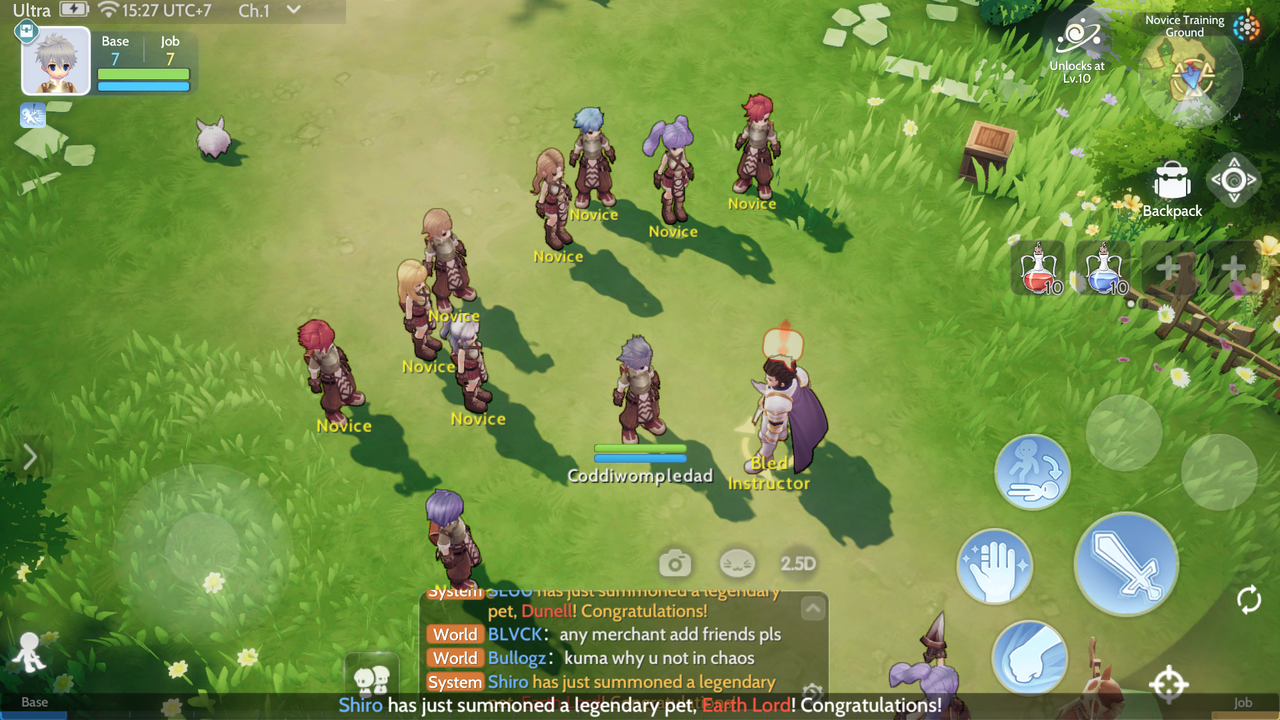Use the blue mana potion slot

(1104, 268)
